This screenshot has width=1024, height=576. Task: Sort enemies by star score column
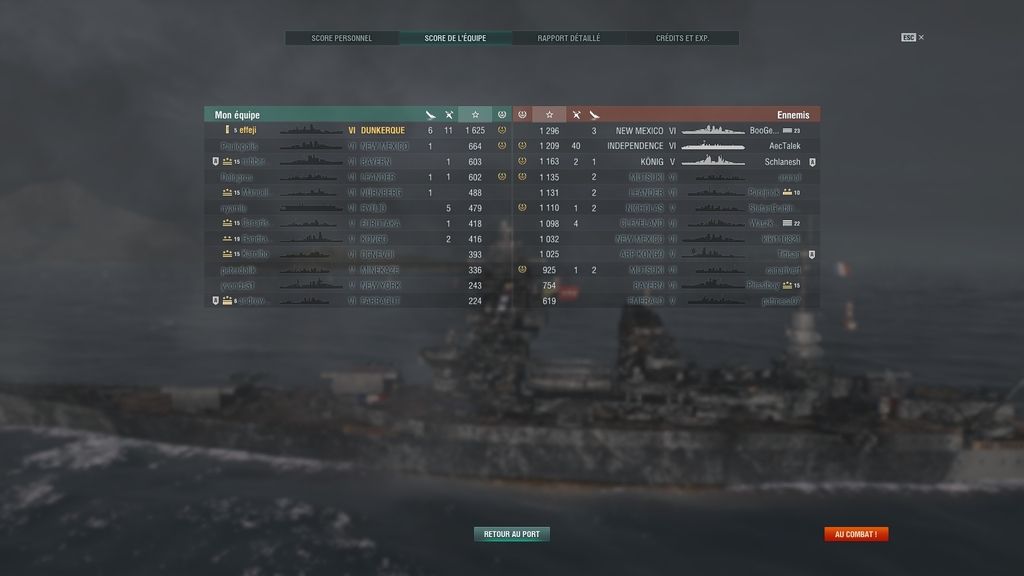[549, 115]
